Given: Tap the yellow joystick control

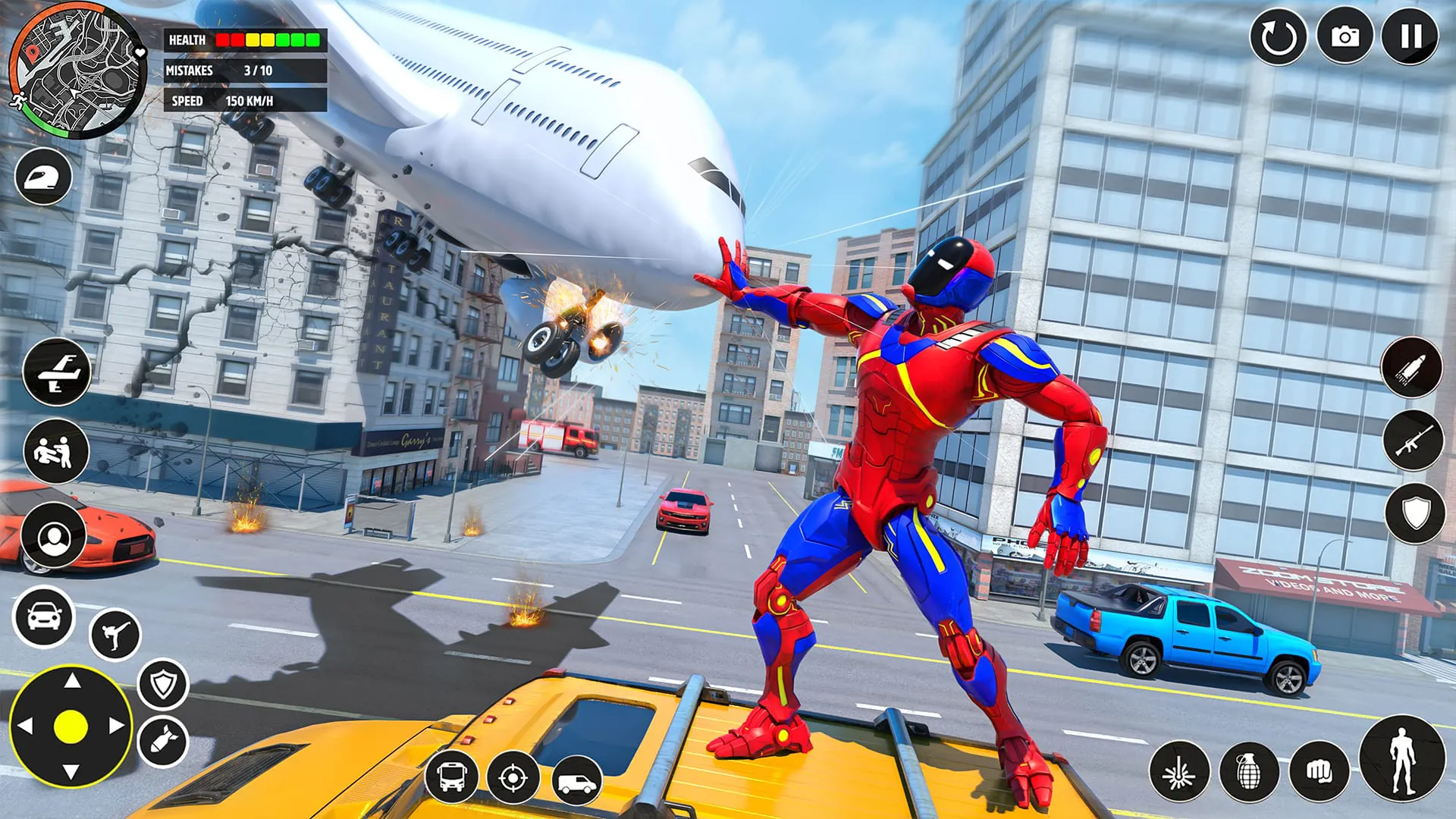Looking at the screenshot, I should coord(71,726).
